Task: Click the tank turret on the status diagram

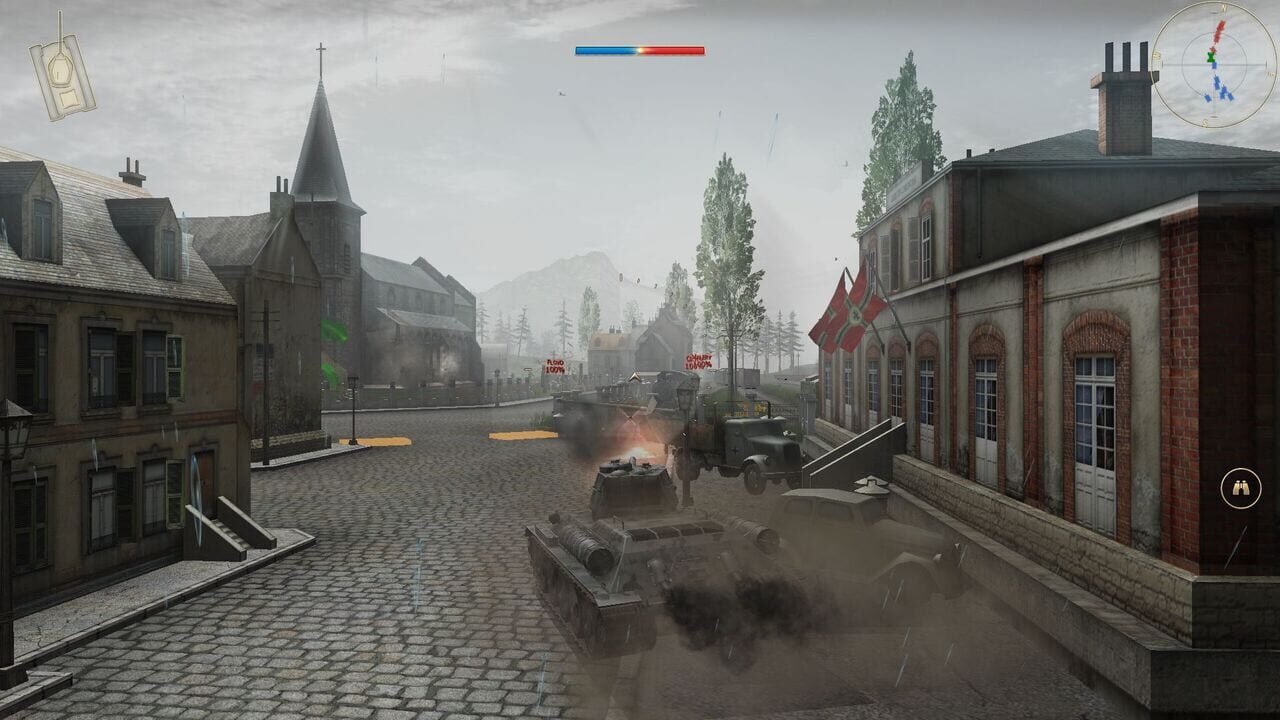Action: (59, 72)
